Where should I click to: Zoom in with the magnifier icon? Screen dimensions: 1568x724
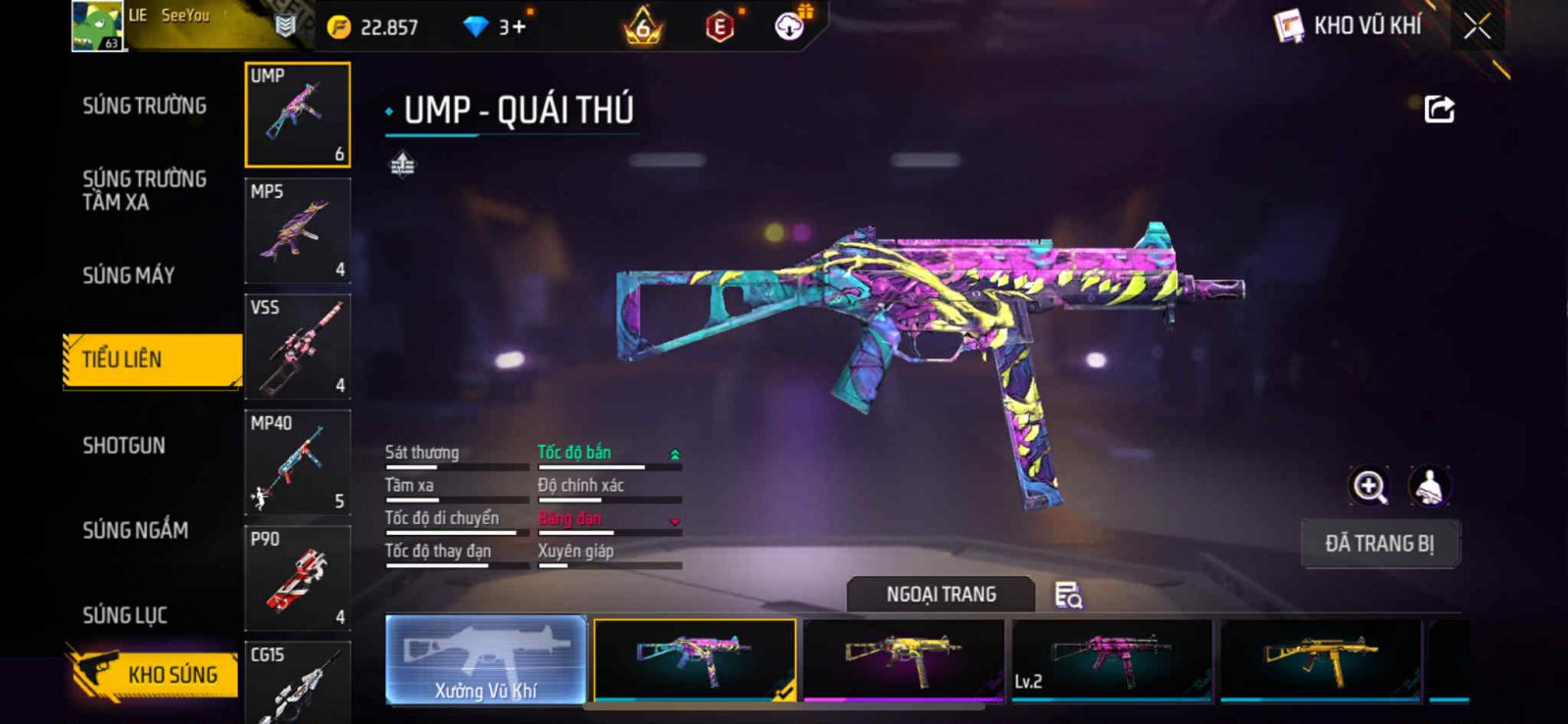pos(1369,486)
